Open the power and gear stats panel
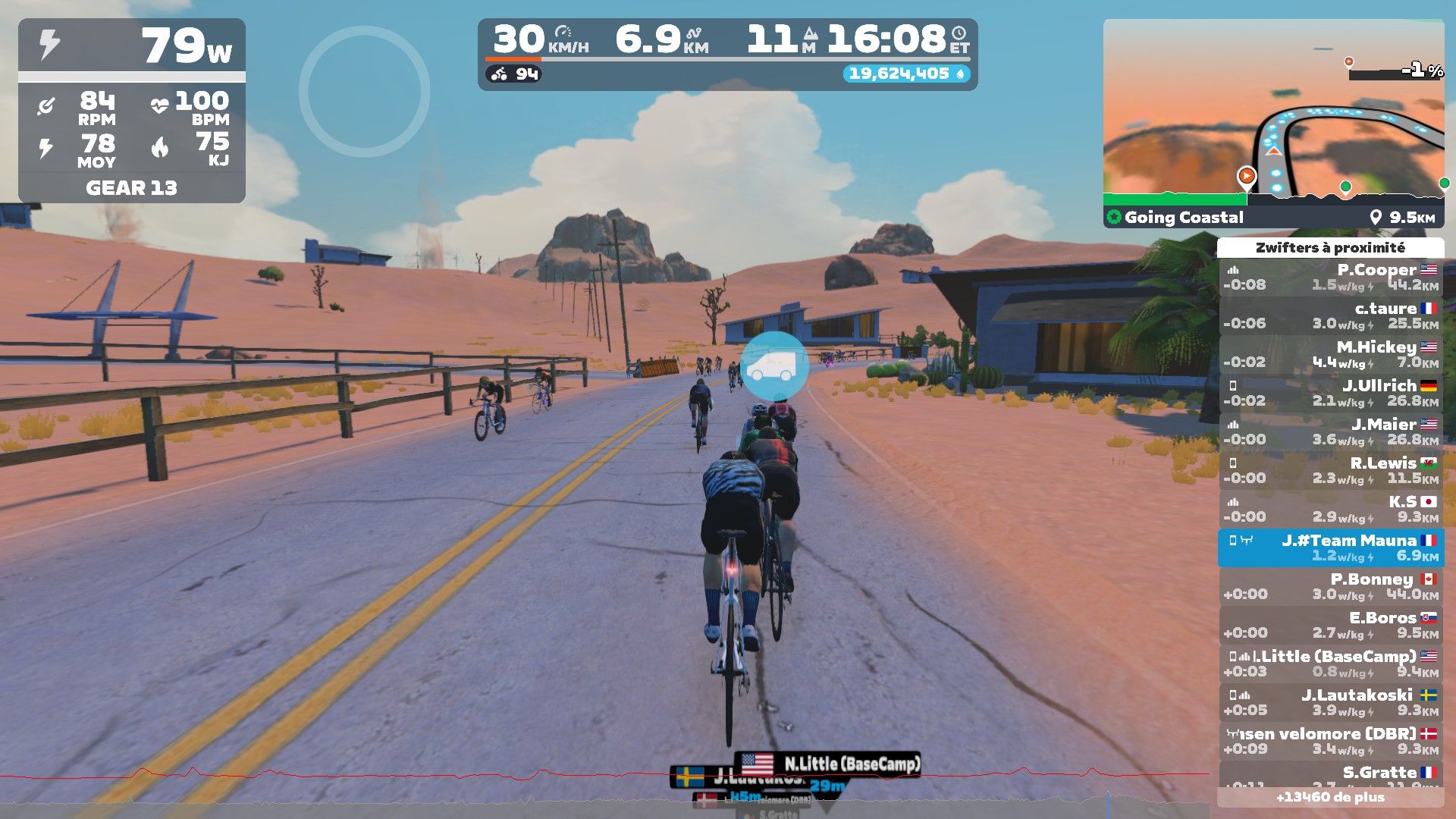The height and width of the screenshot is (819, 1456). 132,111
